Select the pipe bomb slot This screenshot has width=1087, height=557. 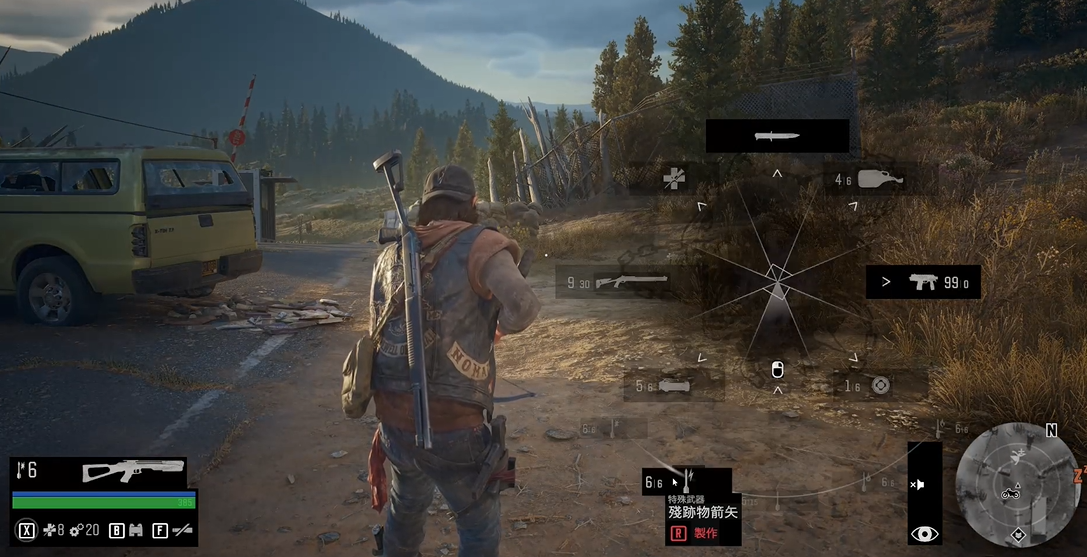[x=672, y=384]
